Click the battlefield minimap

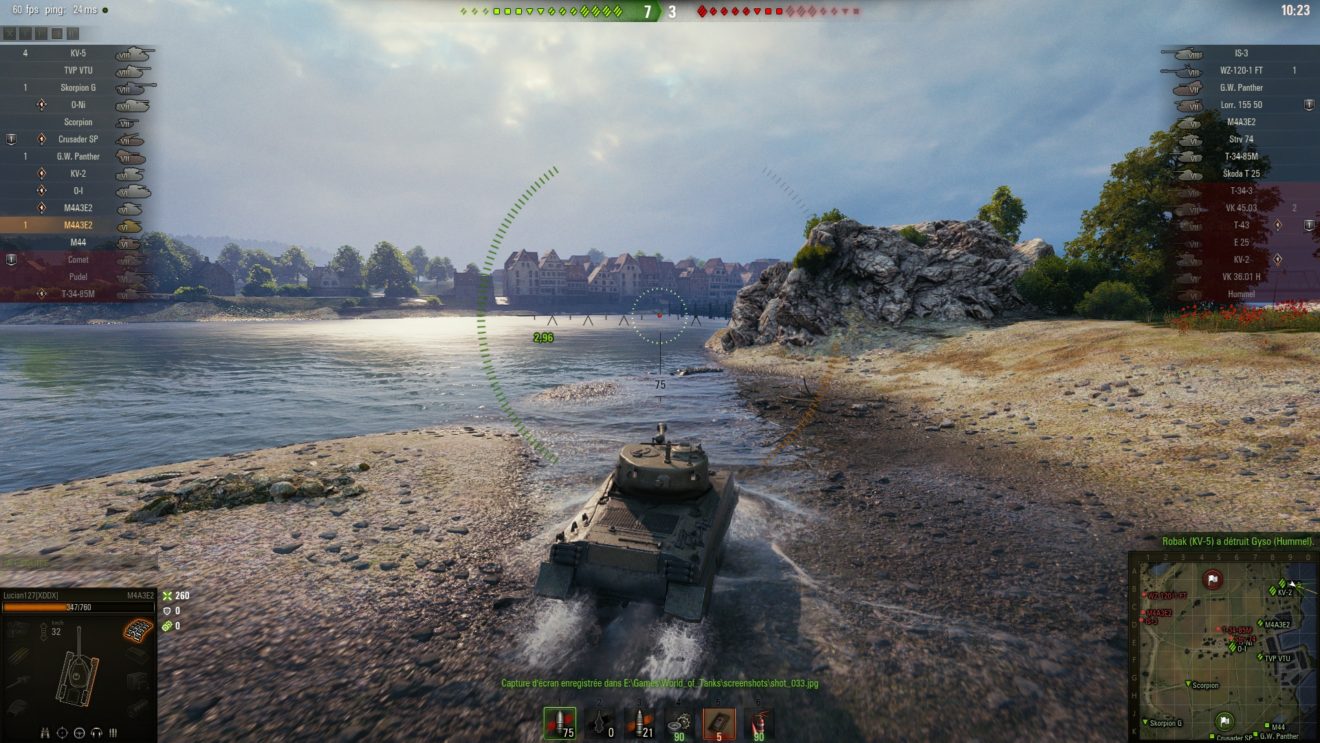pos(1223,646)
